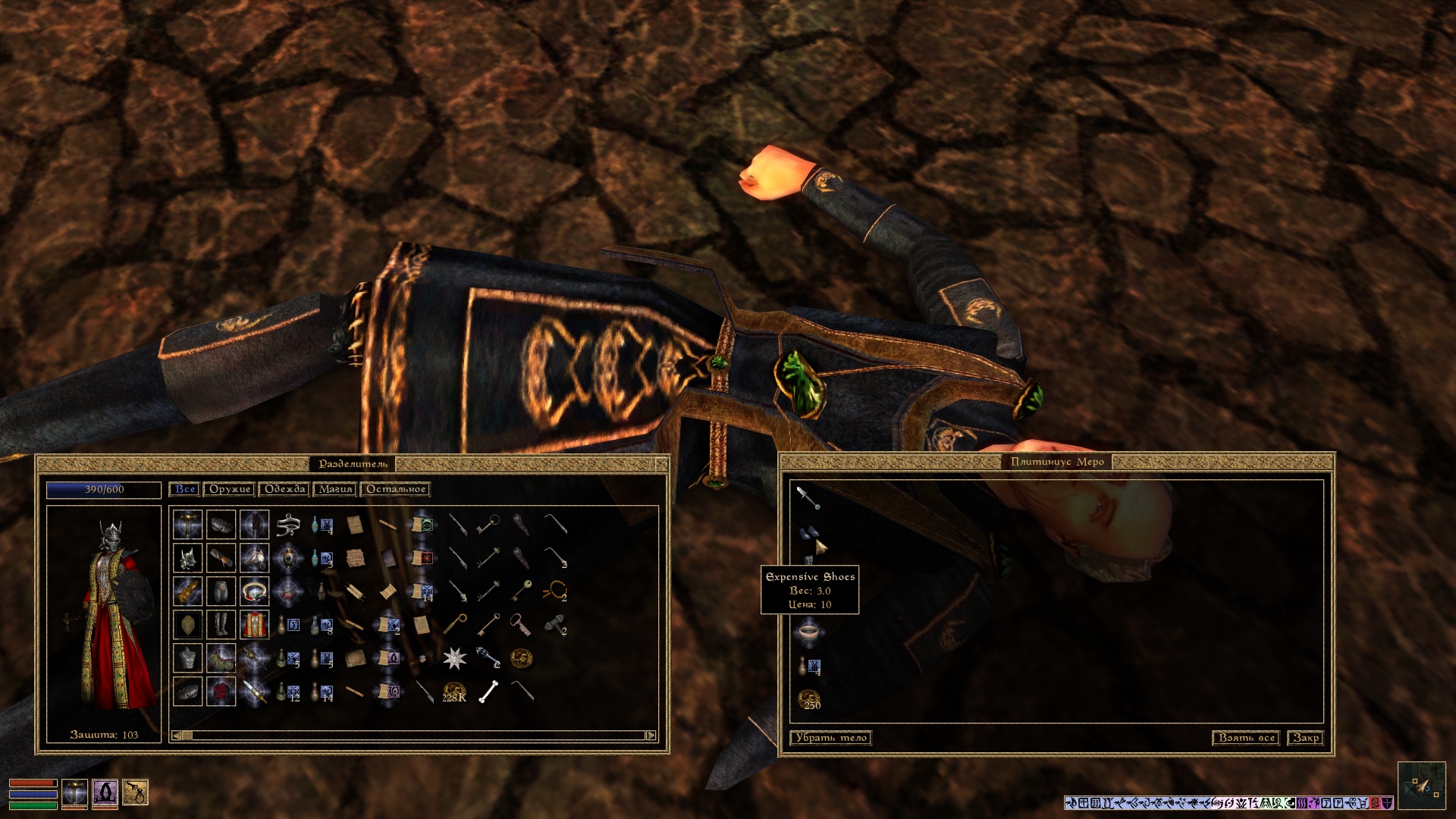The height and width of the screenshot is (819, 1456).
Task: Click the inventory scrollbar's right arrow
Action: [651, 736]
